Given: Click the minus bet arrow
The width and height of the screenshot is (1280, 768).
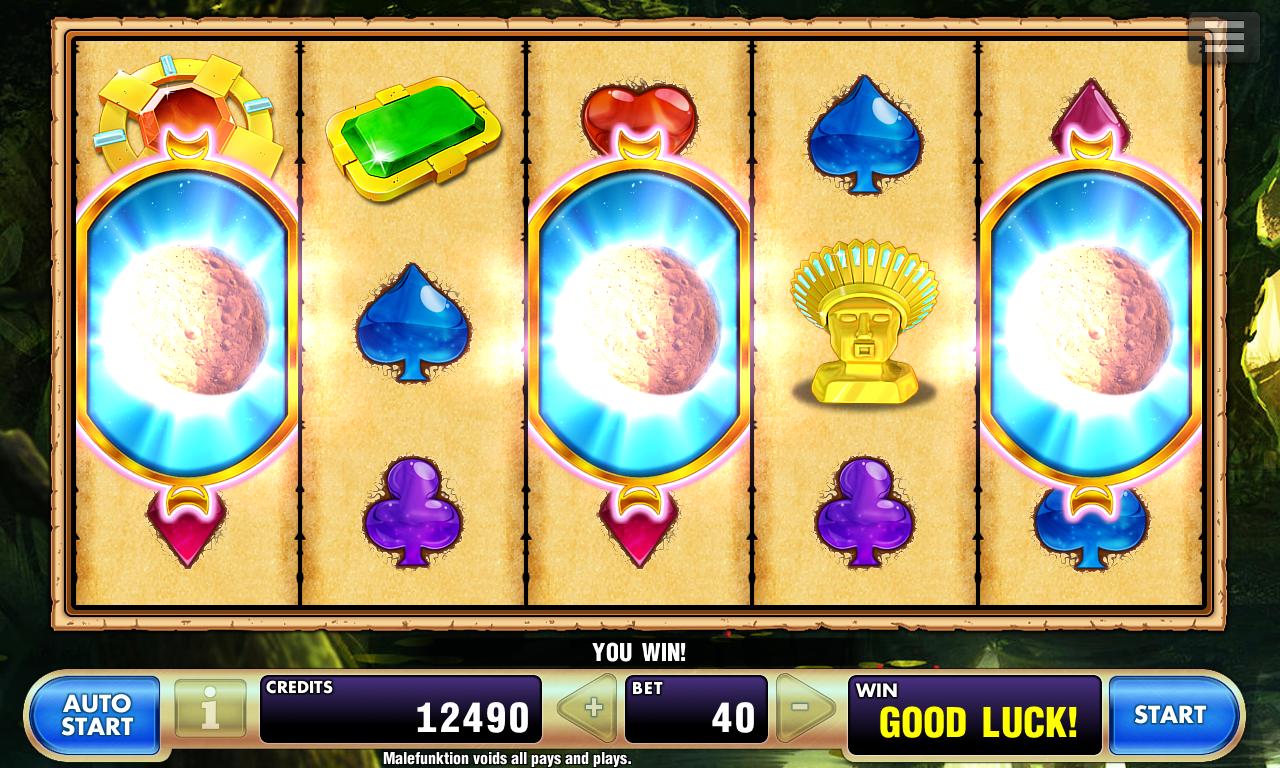Looking at the screenshot, I should [805, 709].
